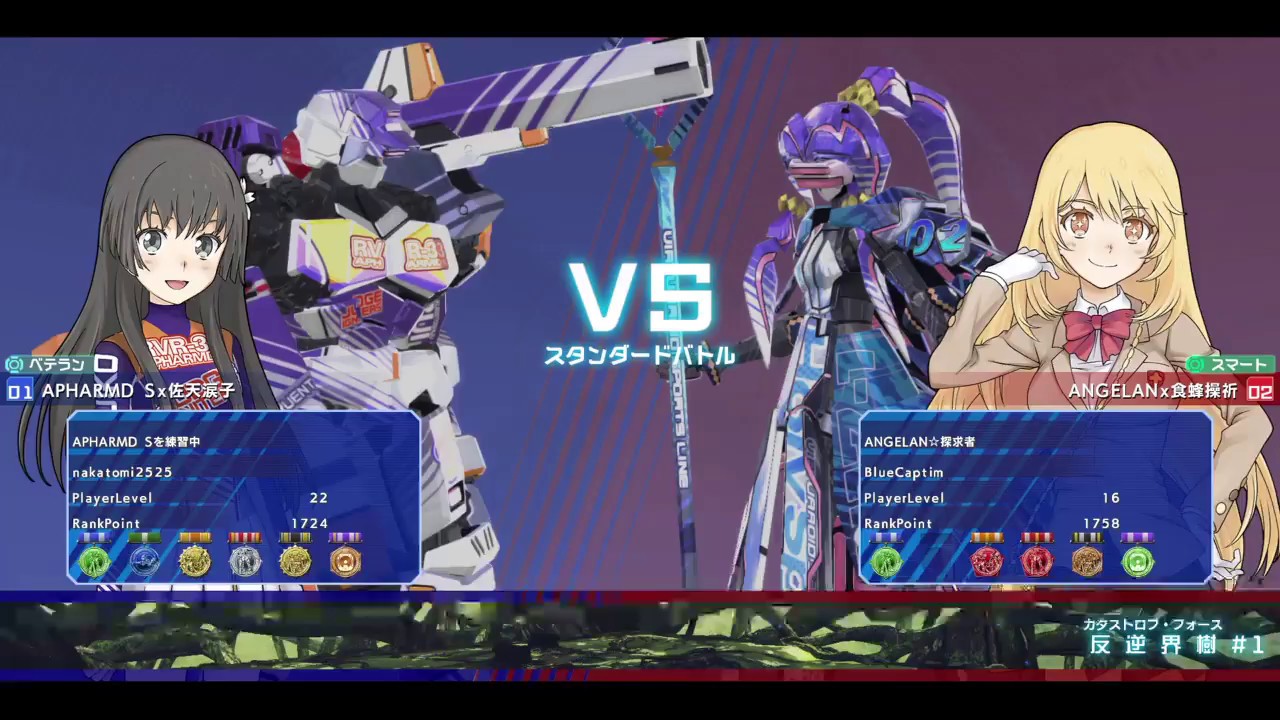Select the green Apharmd medal icon
Screen dimensions: 1280x720
pyautogui.click(x=95, y=562)
